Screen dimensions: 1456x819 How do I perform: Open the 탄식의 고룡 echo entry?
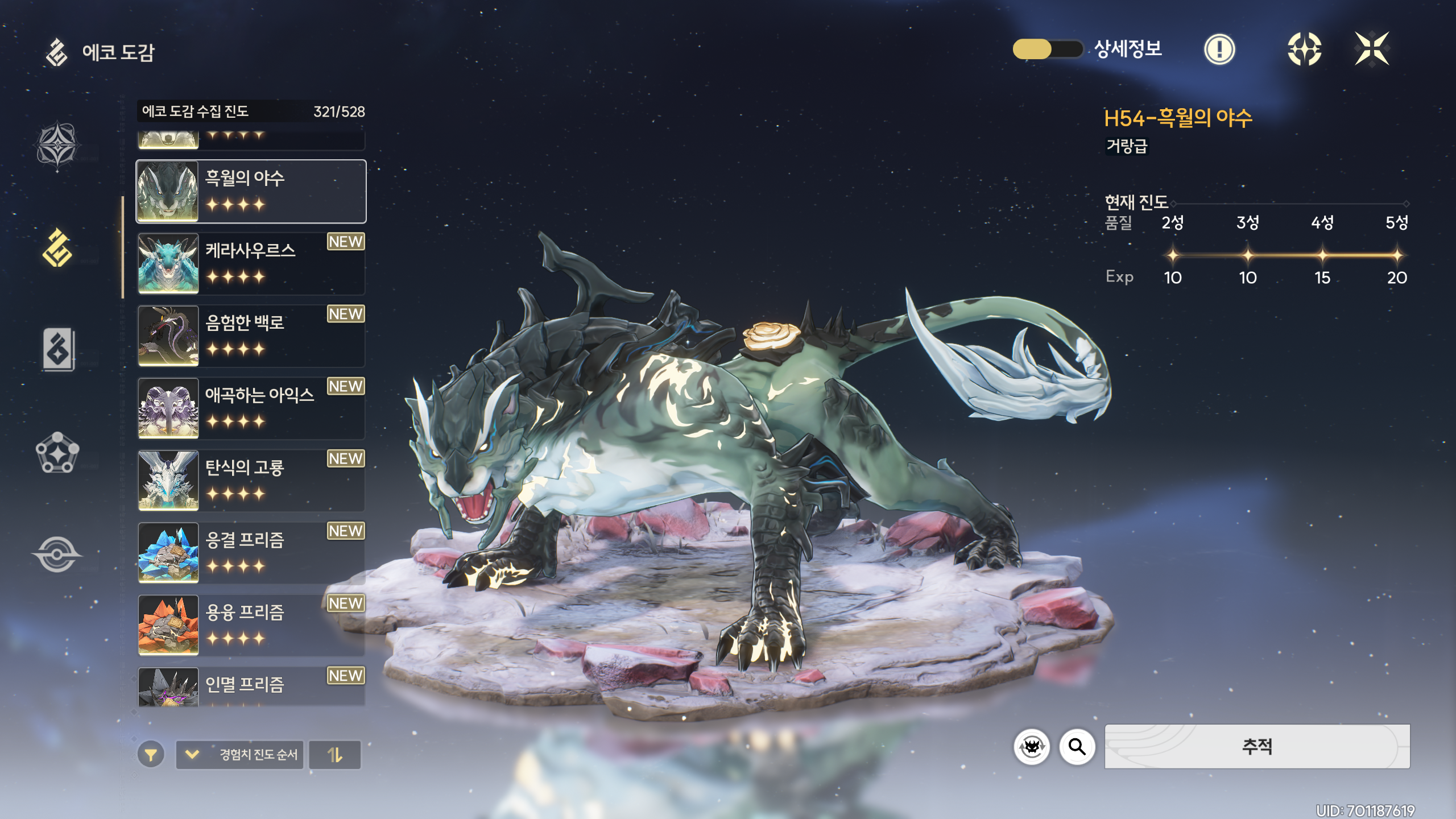click(x=251, y=481)
